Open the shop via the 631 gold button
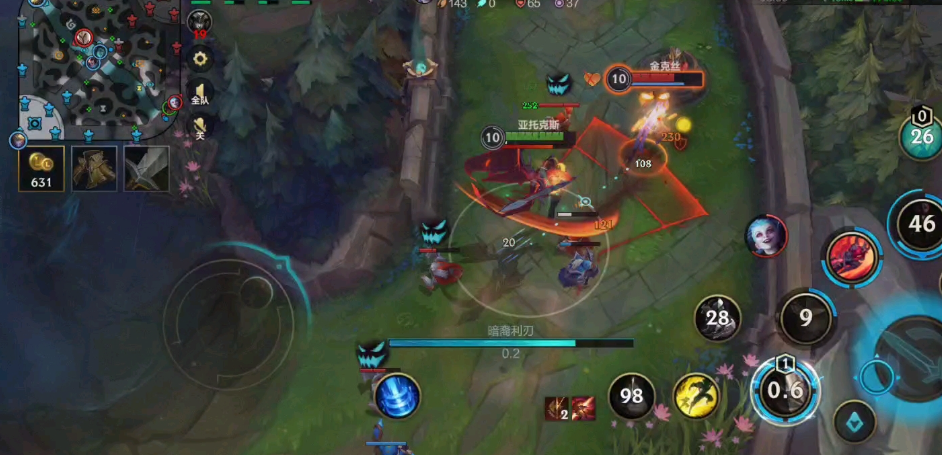 coord(42,169)
